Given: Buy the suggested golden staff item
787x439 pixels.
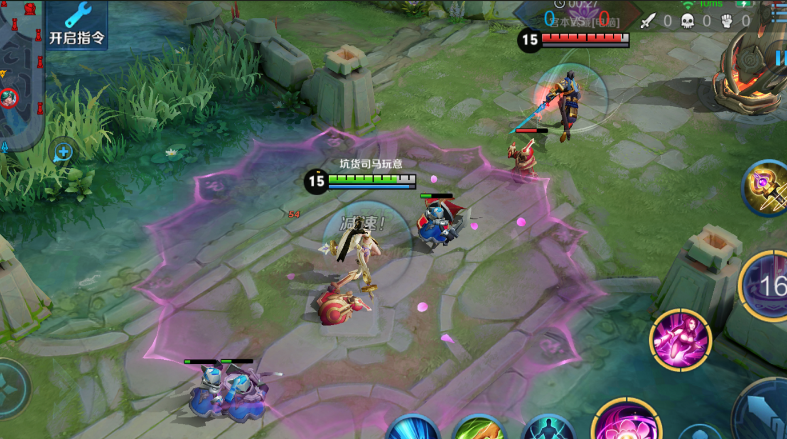Looking at the screenshot, I should (766, 187).
